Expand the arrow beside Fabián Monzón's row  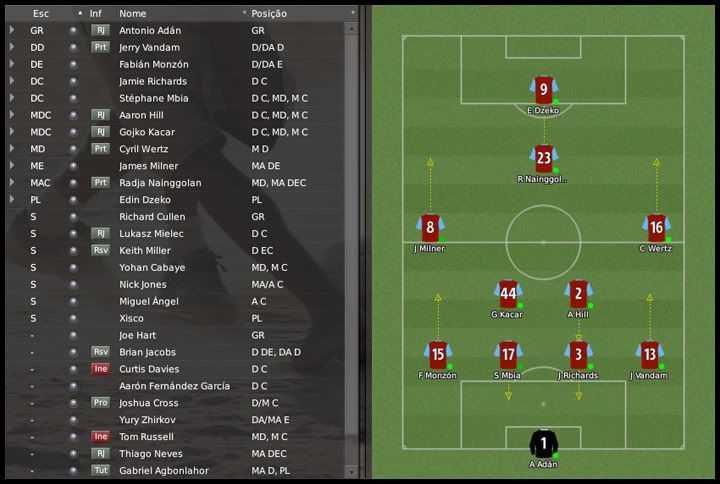[x=12, y=65]
